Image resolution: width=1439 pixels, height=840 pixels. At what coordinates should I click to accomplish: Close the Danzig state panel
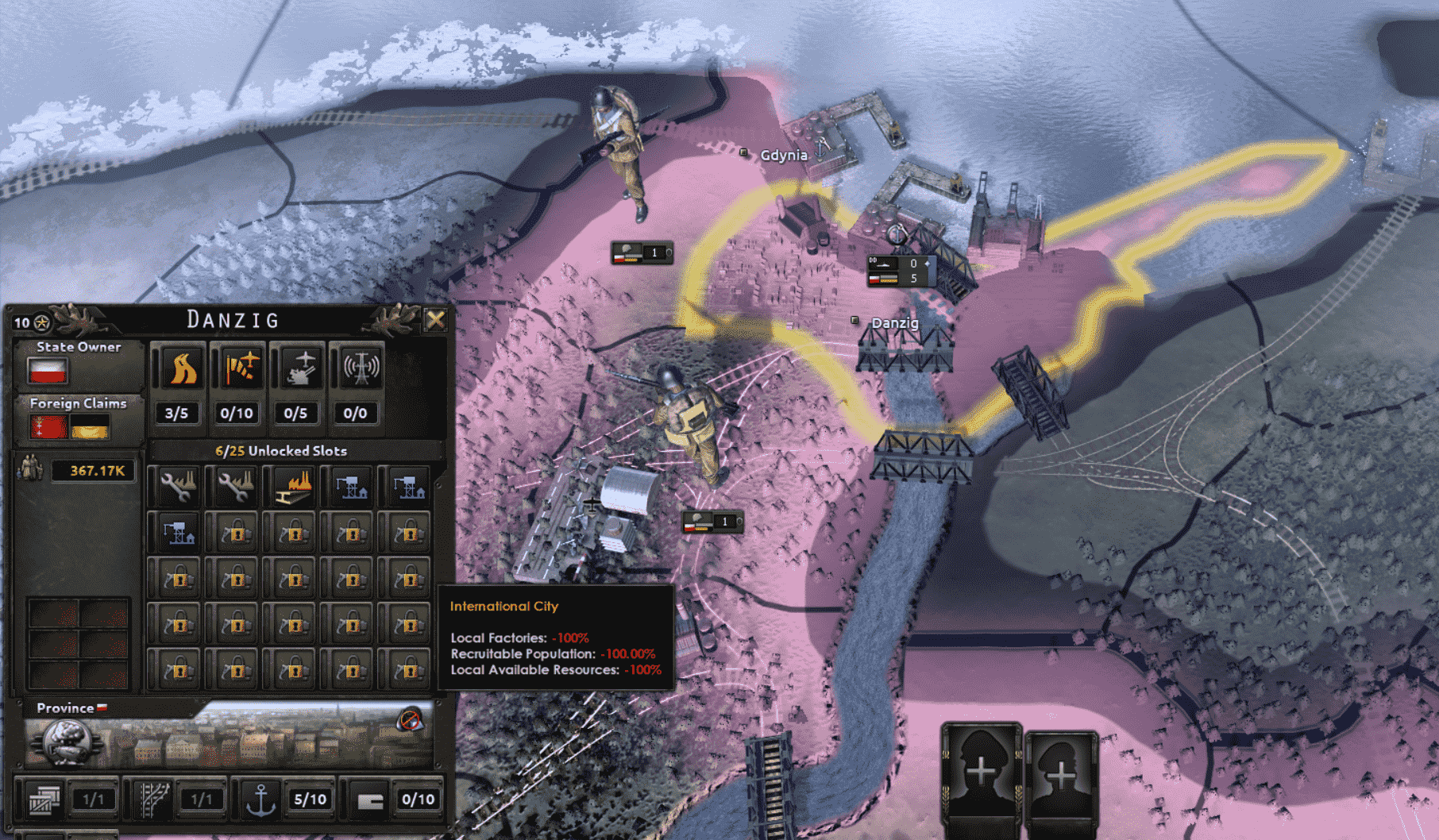pyautogui.click(x=435, y=320)
